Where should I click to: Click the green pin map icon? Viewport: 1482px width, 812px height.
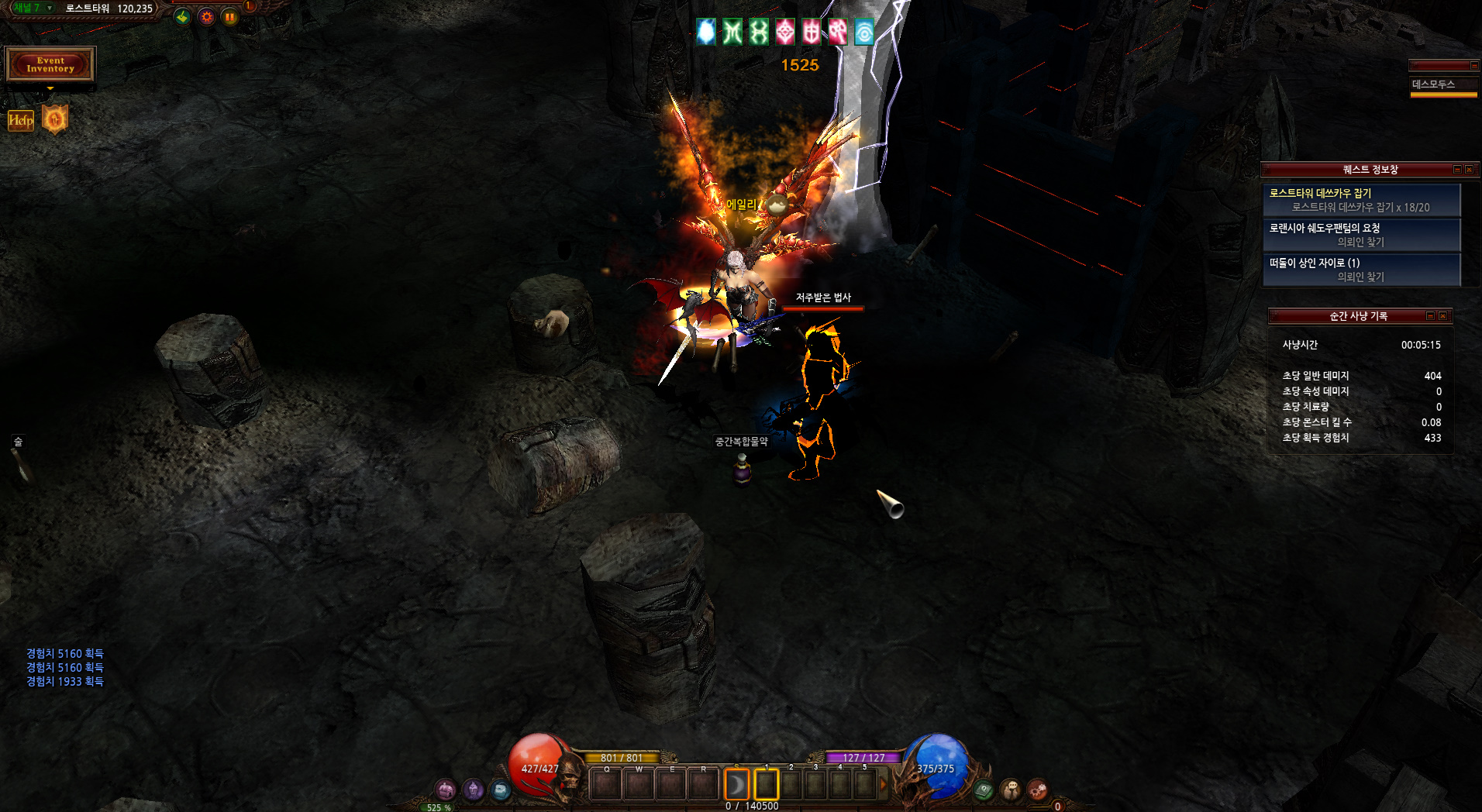point(182,17)
